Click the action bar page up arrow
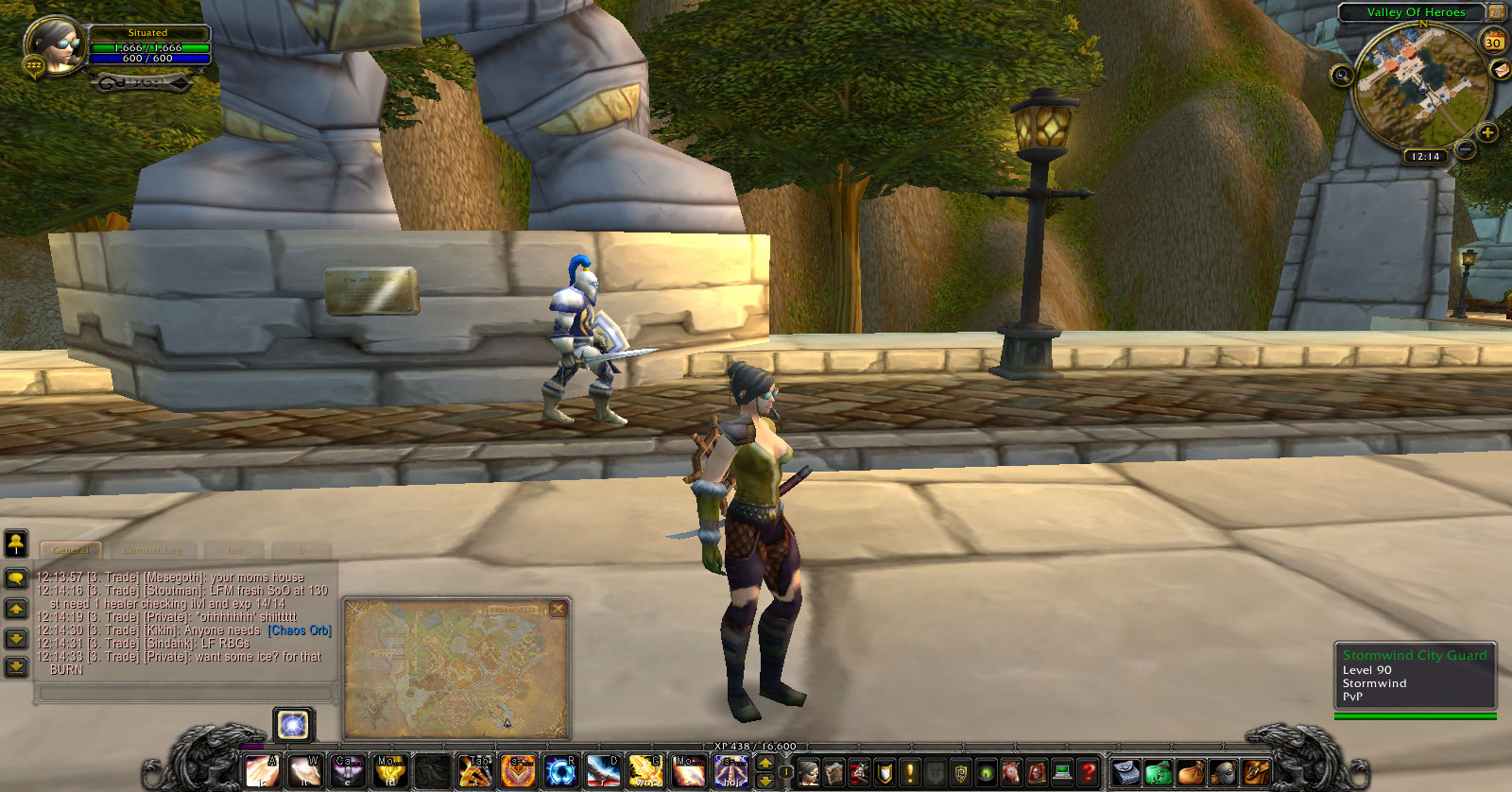The height and width of the screenshot is (792, 1512). 765,763
